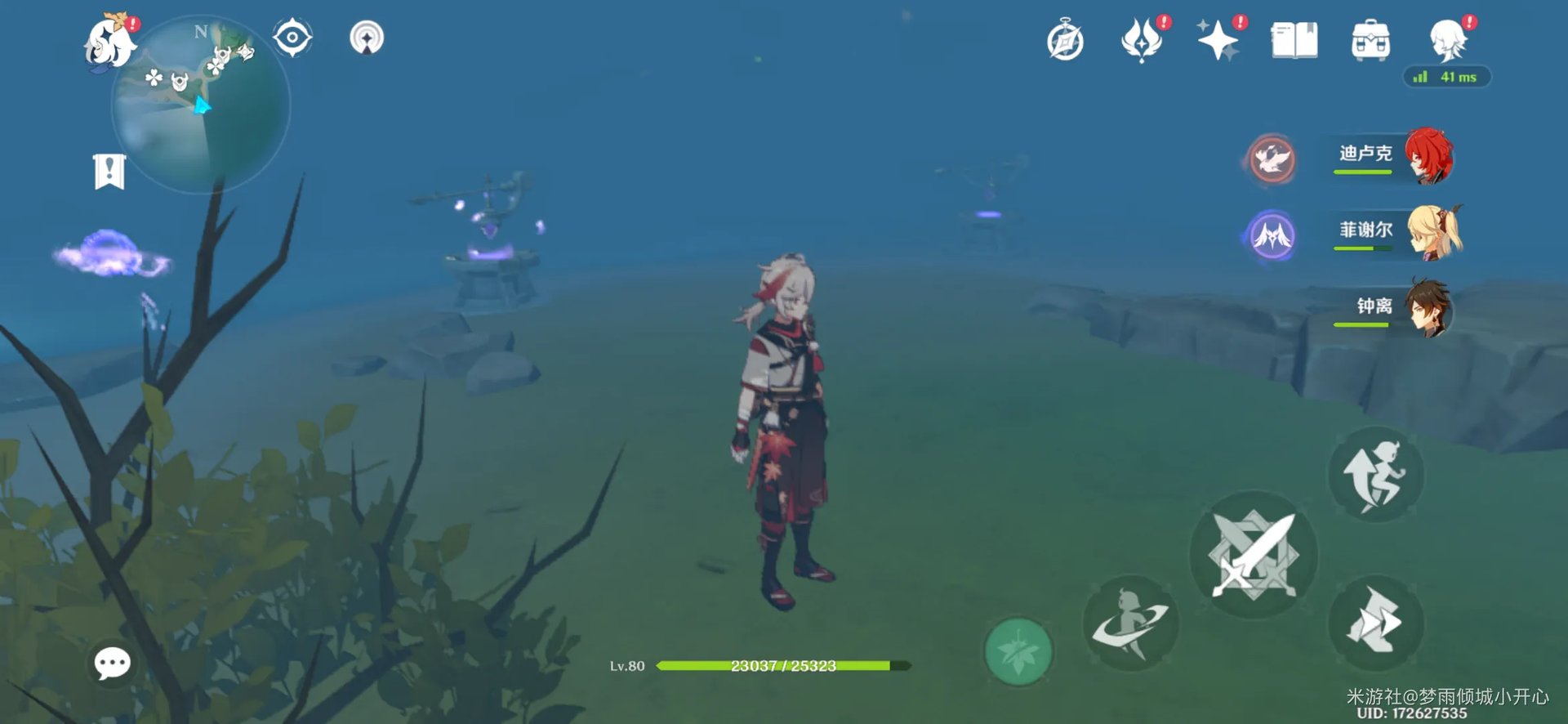
Task: Open the Events winged icon
Action: tap(1141, 40)
